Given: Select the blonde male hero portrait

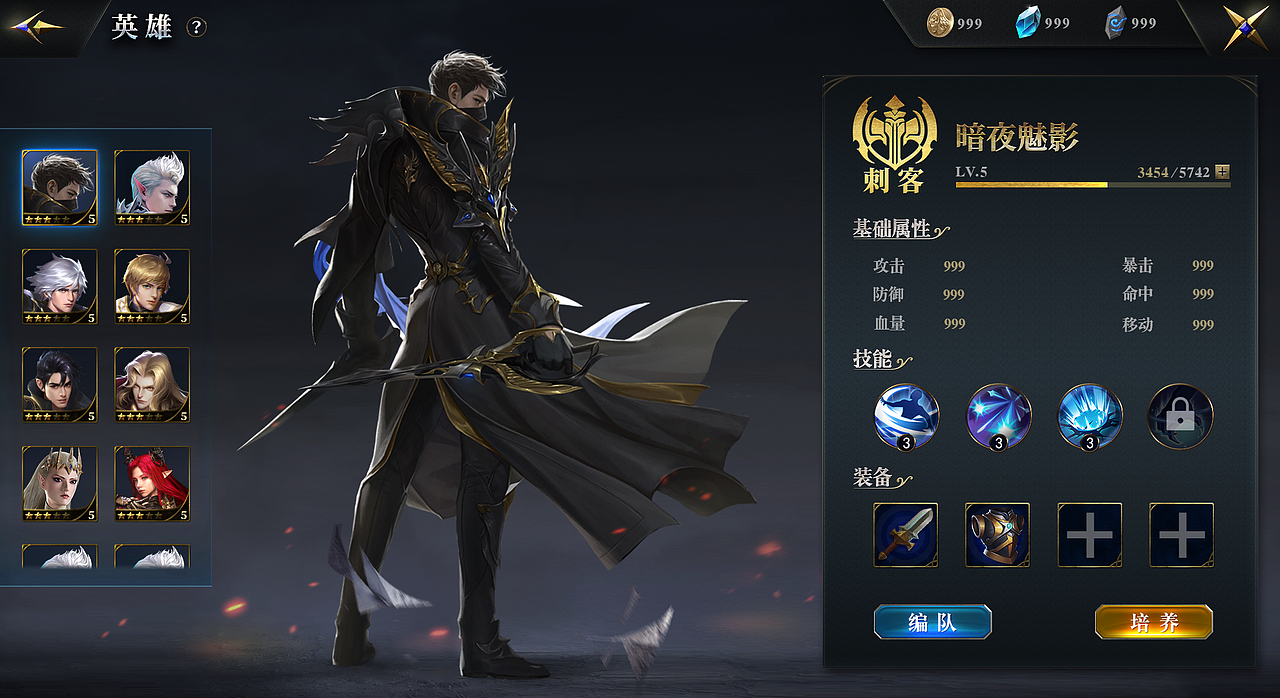Looking at the screenshot, I should click(152, 286).
